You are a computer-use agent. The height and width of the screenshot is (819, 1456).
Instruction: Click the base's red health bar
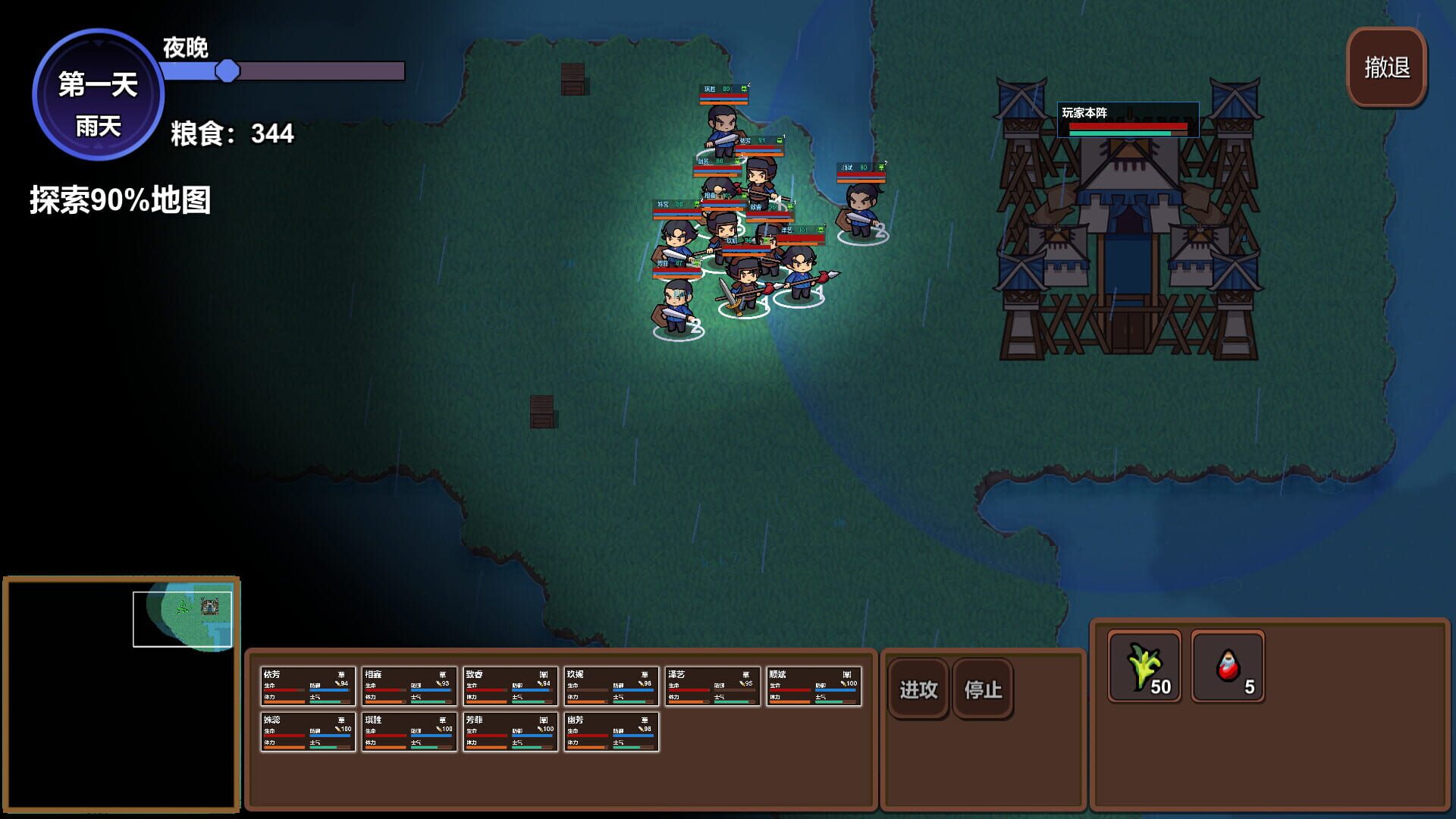point(1129,127)
